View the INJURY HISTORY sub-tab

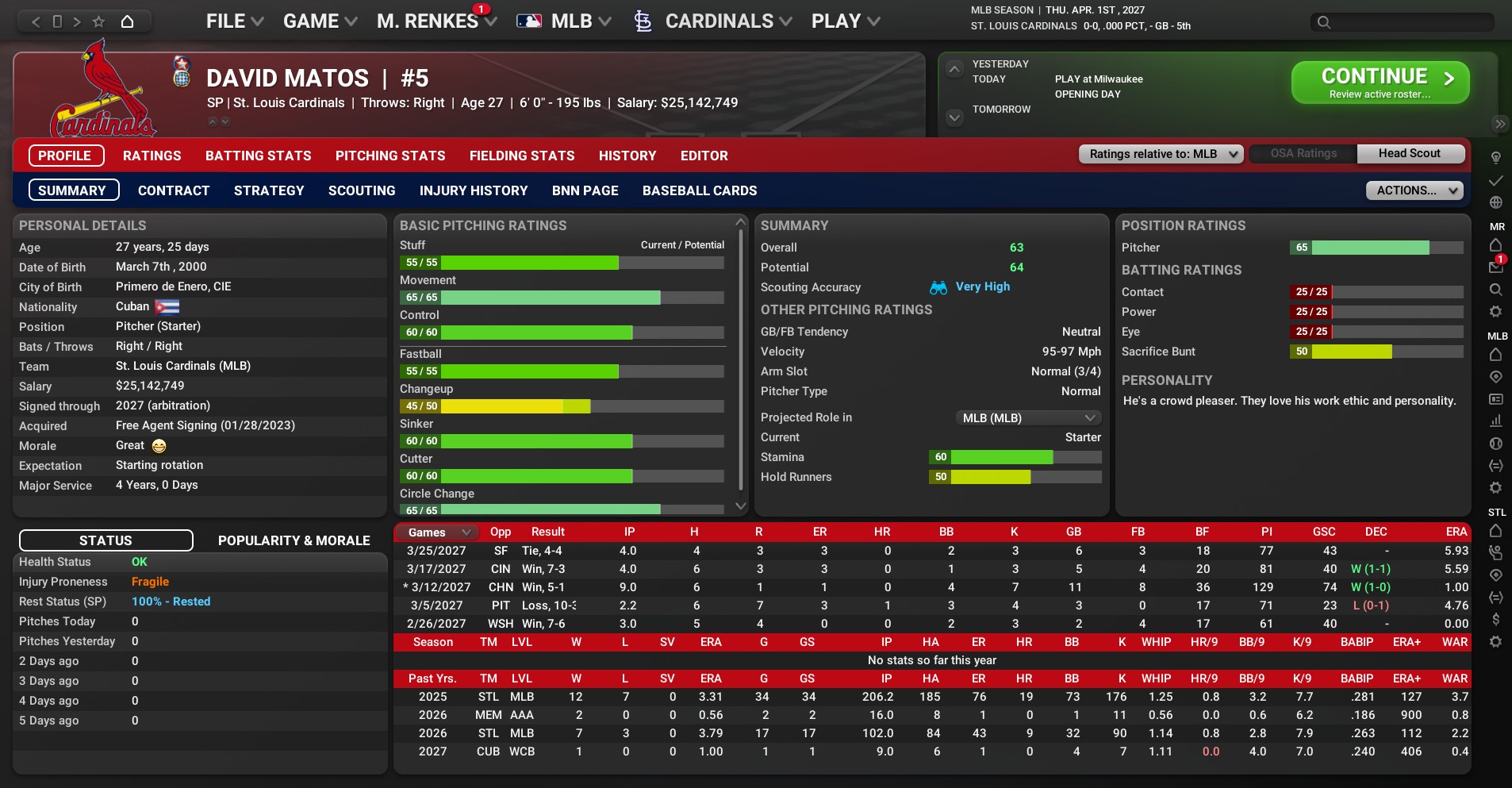coord(474,190)
